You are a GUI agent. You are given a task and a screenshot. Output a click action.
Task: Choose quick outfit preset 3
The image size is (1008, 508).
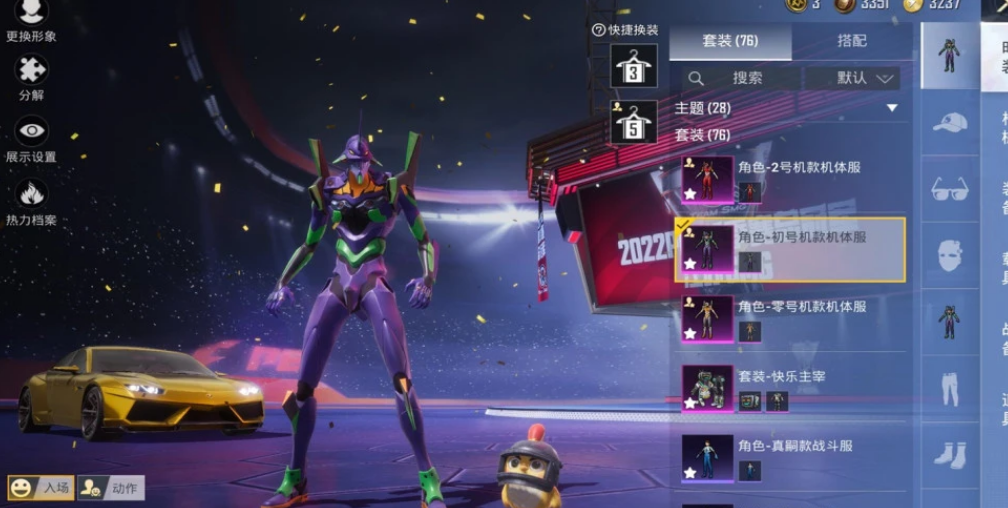coord(634,66)
